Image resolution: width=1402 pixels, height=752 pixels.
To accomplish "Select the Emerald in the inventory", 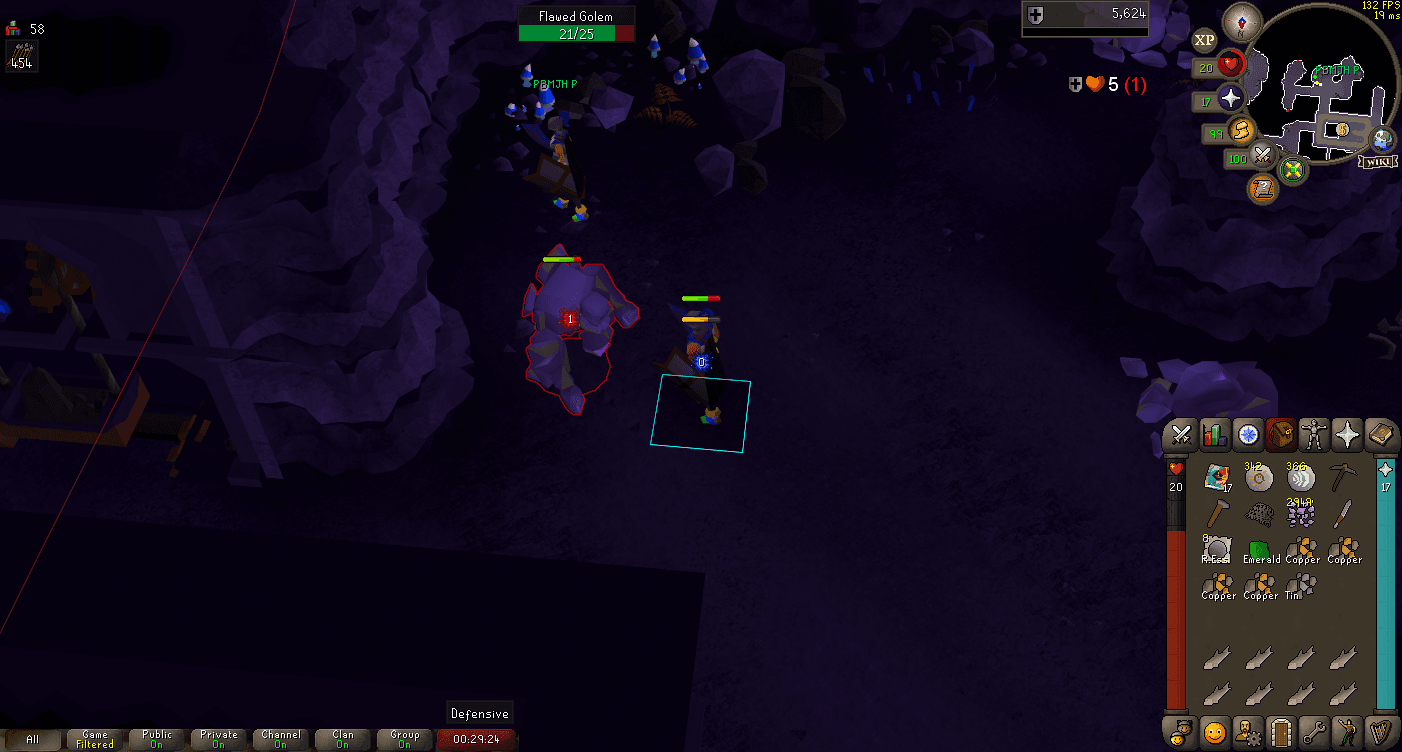I will pos(1261,548).
